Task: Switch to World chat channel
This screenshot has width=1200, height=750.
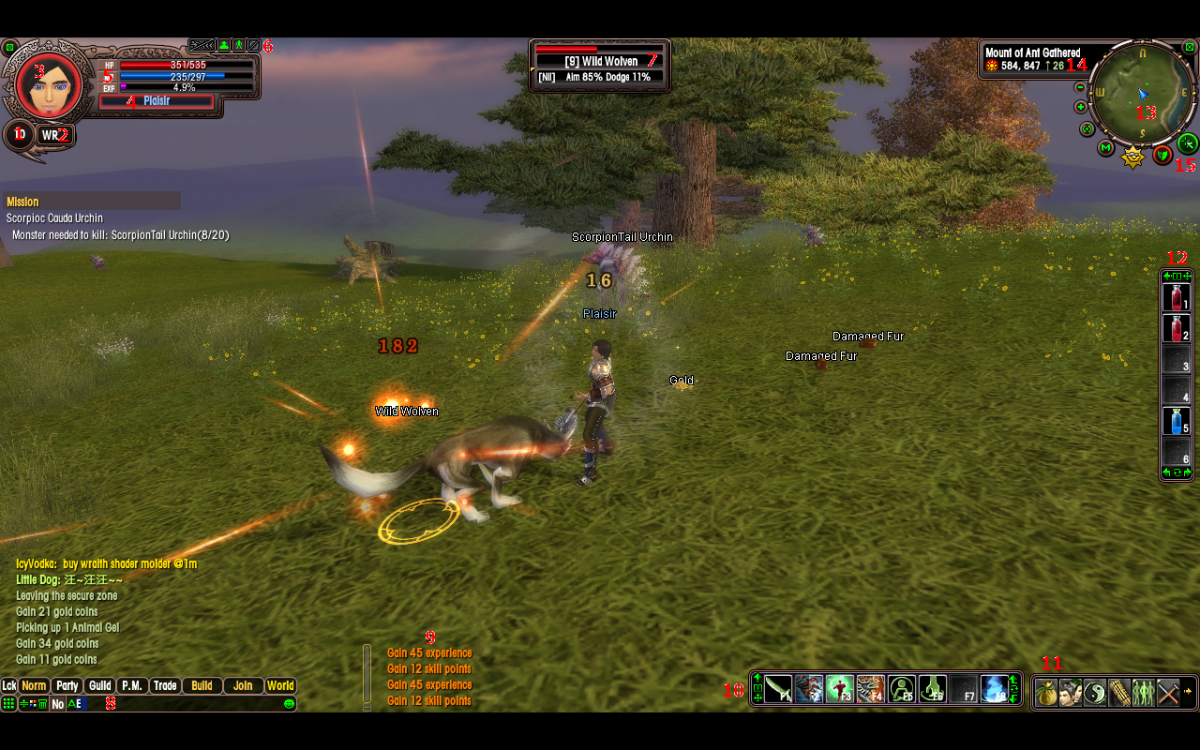Action: [x=281, y=686]
